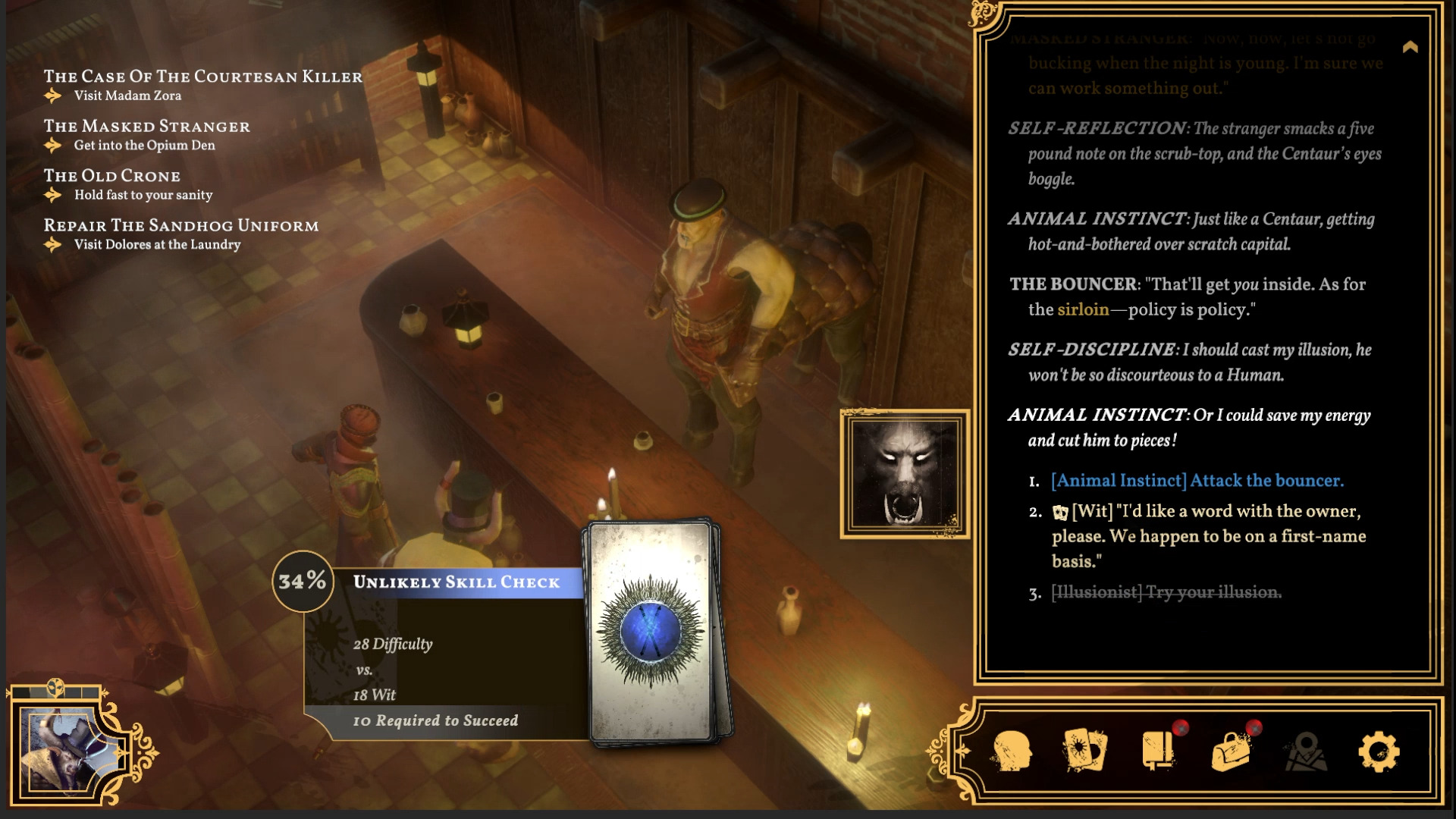The width and height of the screenshot is (1456, 819).
Task: Click the 34% skill check badge
Action: pyautogui.click(x=302, y=582)
